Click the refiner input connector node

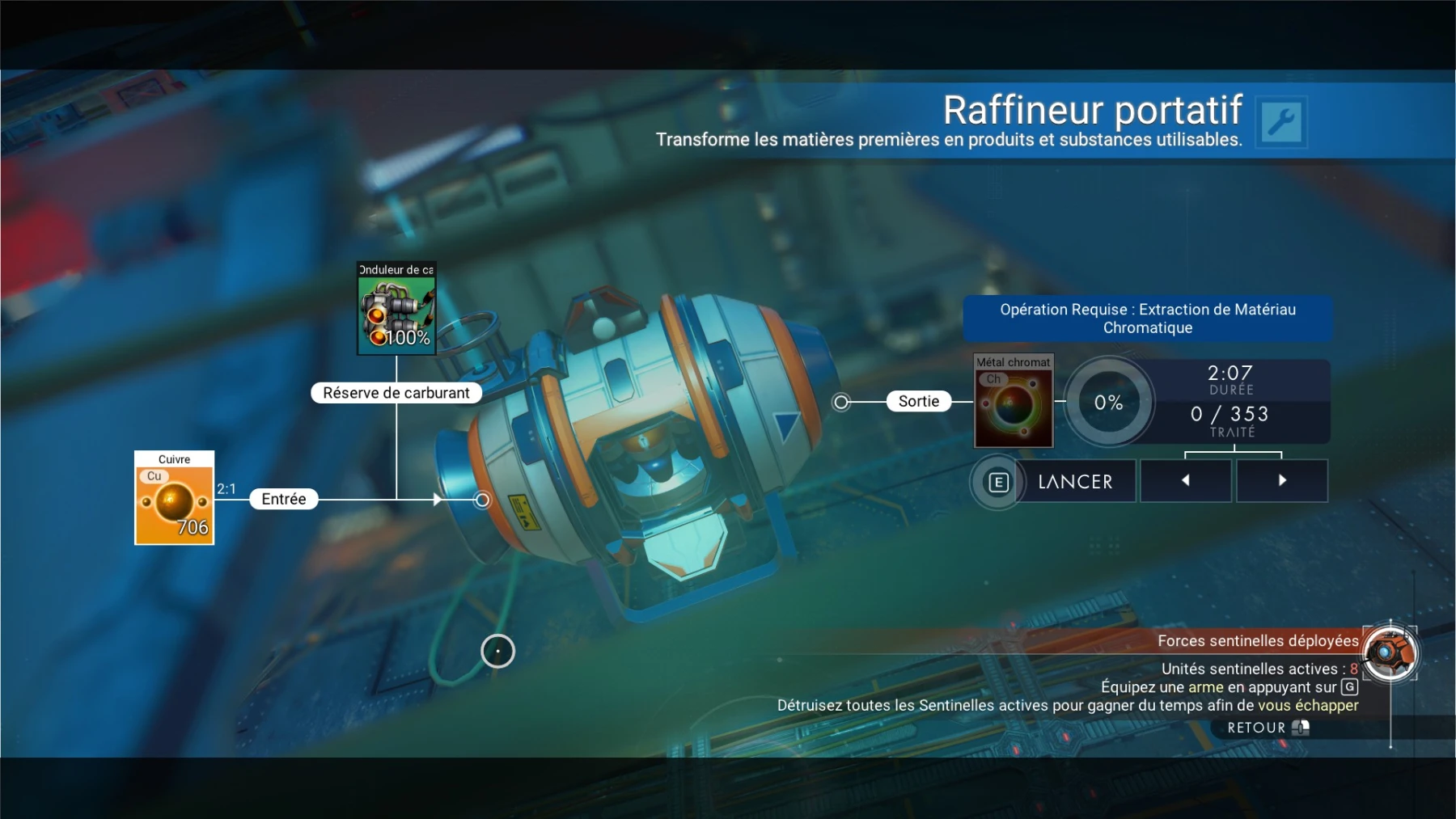(483, 500)
